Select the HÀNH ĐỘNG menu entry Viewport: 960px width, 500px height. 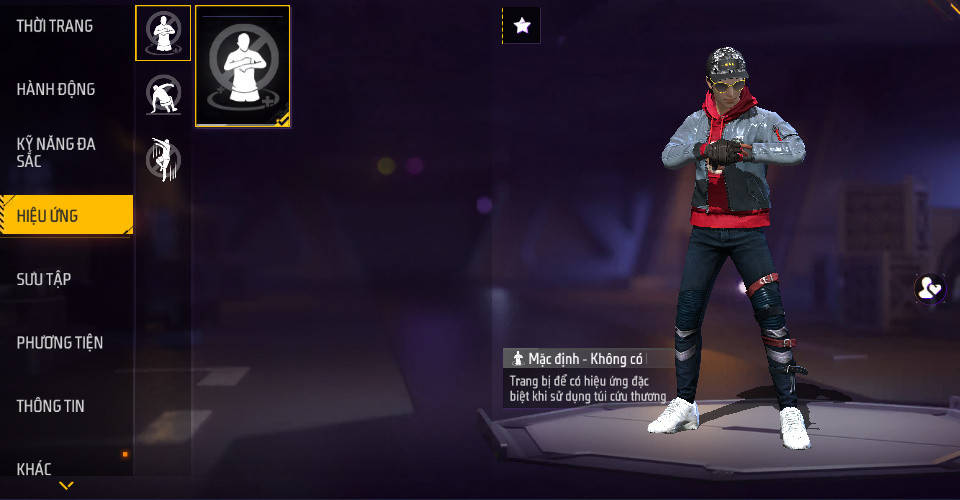pos(56,89)
